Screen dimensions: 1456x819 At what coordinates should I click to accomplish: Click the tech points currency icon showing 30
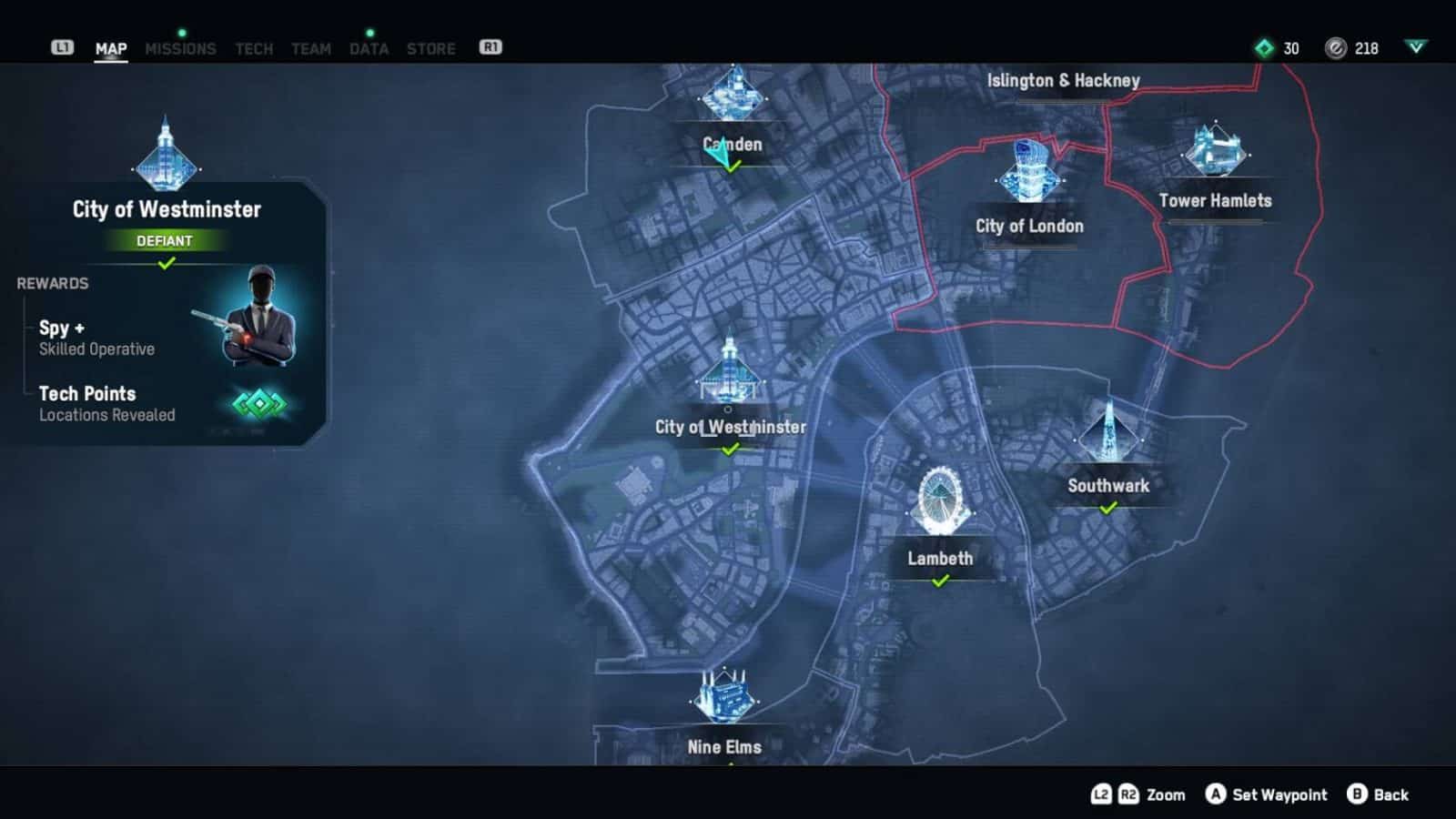(1263, 49)
